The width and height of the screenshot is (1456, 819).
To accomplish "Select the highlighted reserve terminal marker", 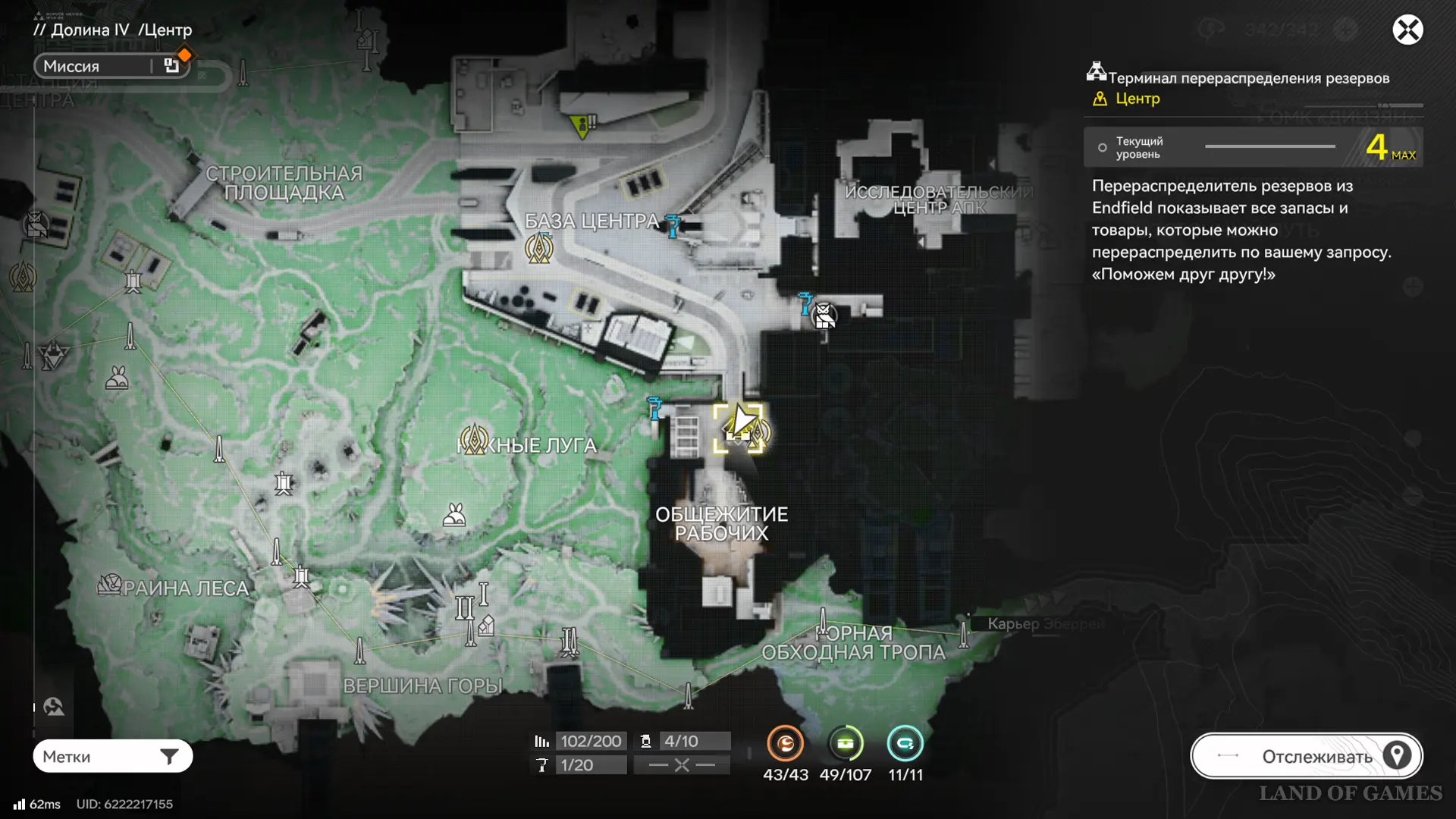I will pos(738,428).
